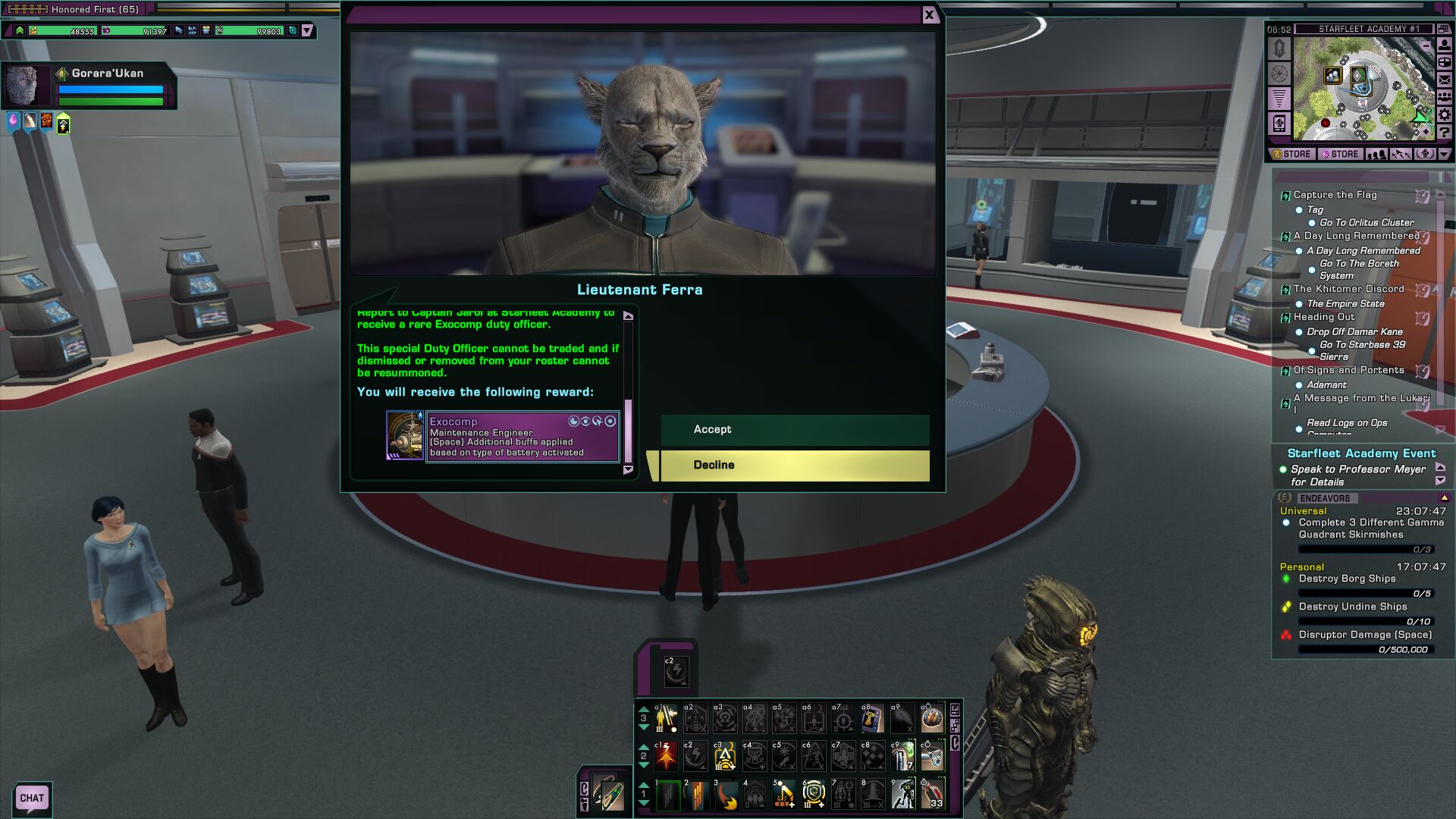Open the question mark help icon
The image size is (1456, 819).
pos(1445,132)
